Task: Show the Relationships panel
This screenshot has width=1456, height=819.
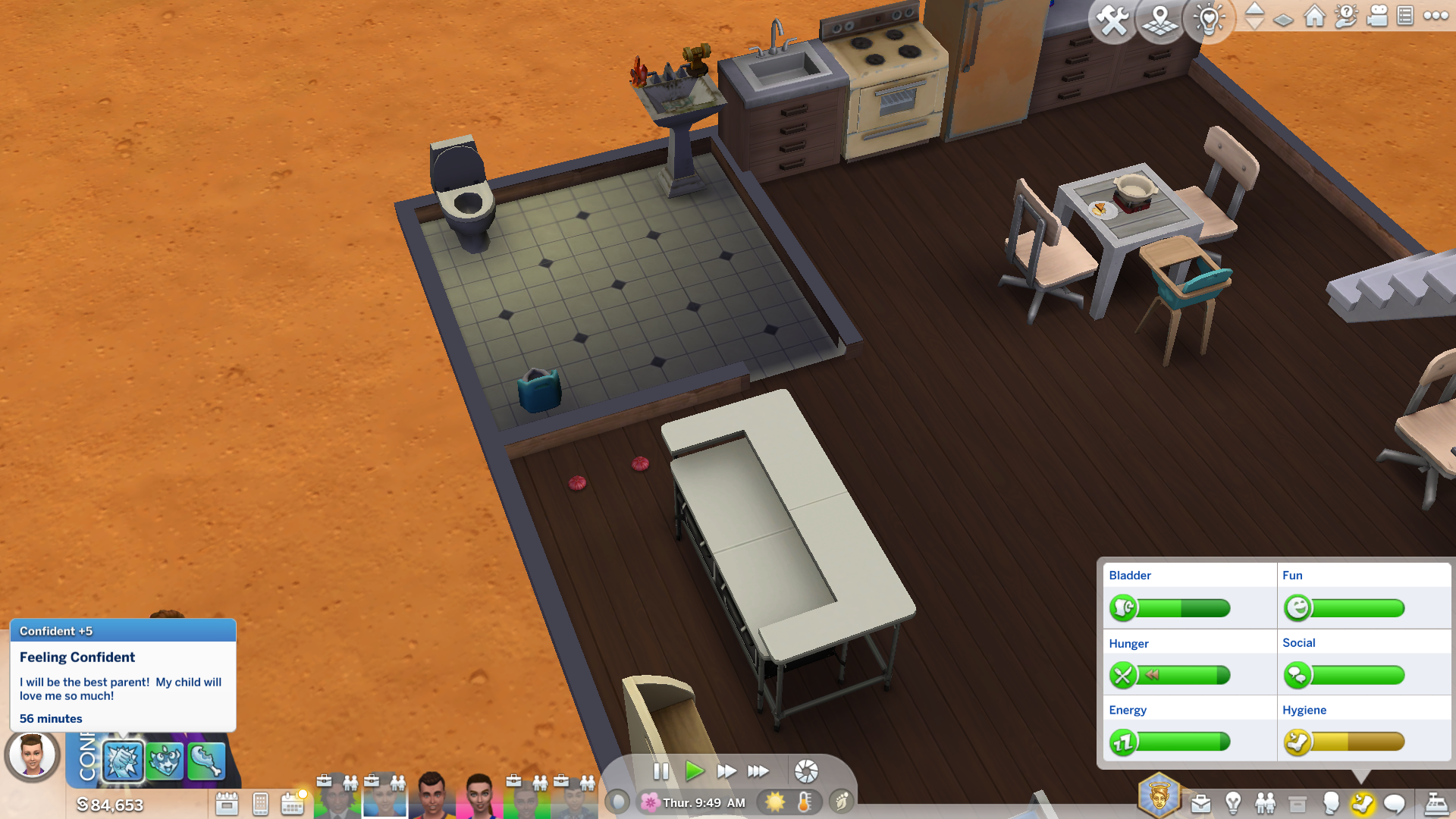Action: [x=1265, y=803]
